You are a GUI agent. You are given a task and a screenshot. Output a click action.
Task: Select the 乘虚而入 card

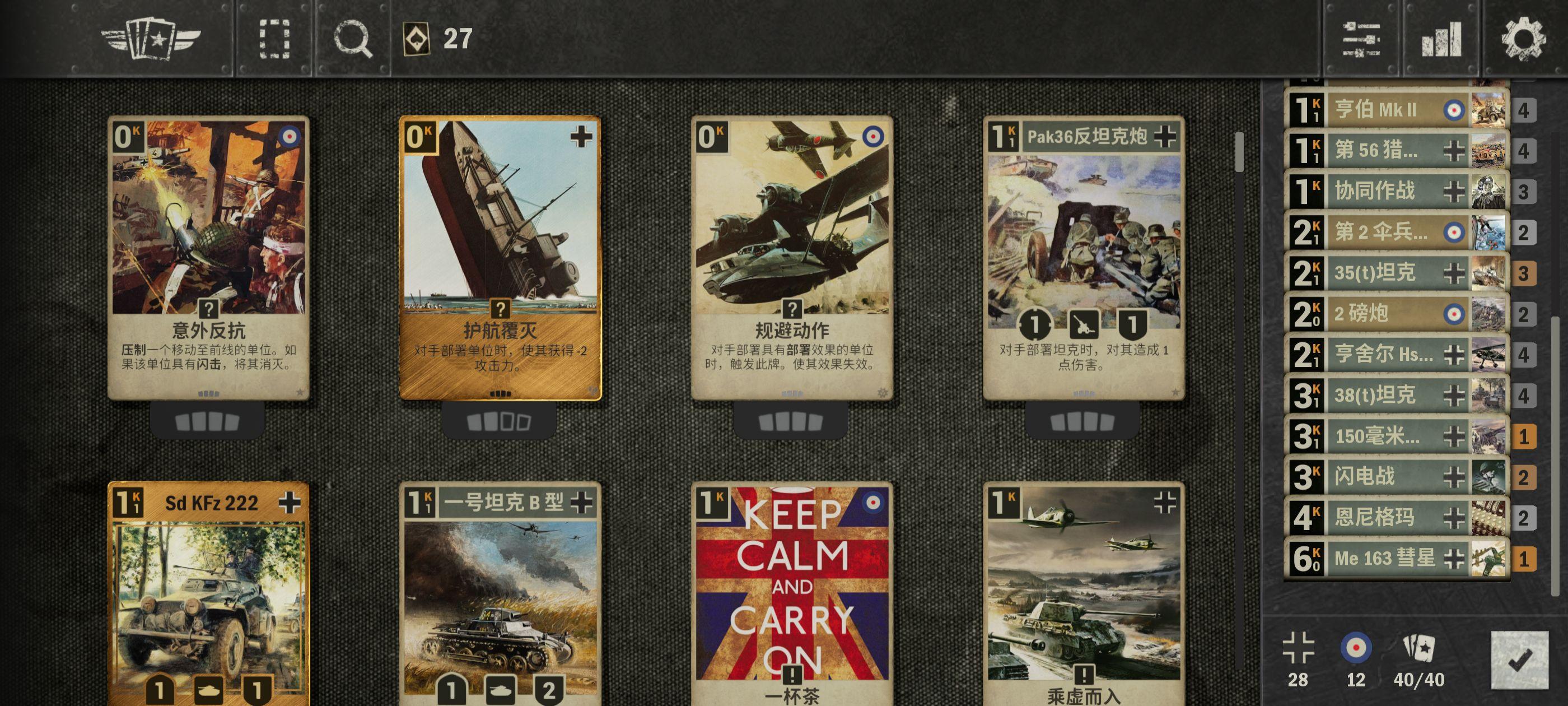(x=1084, y=594)
